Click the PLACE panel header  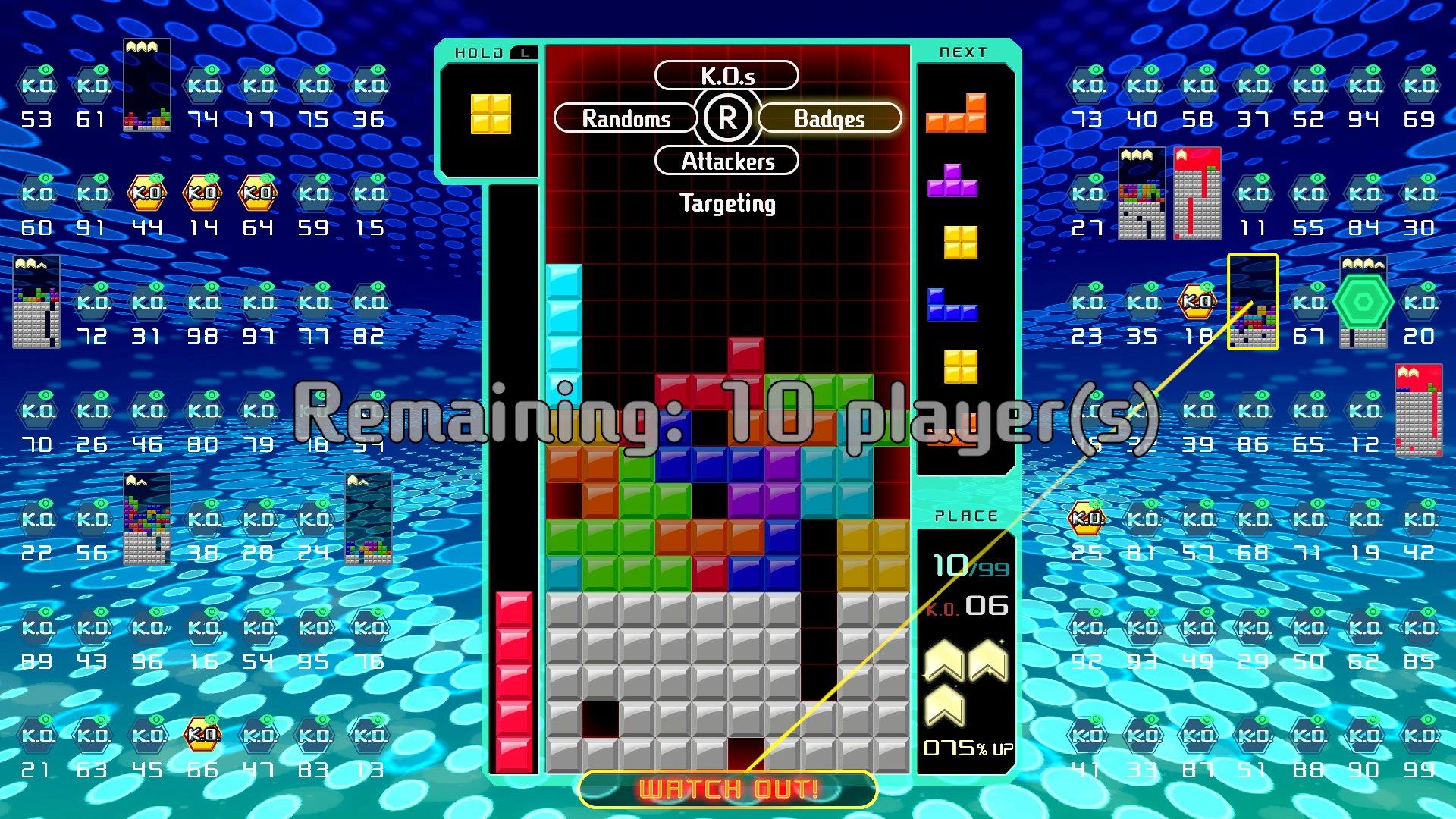coord(964,515)
